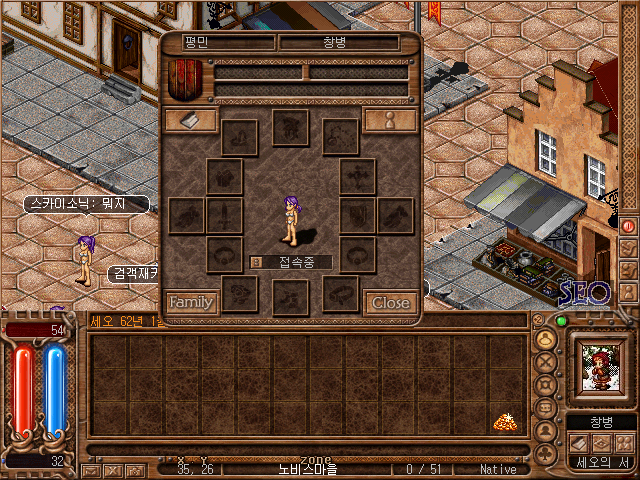Screen dimensions: 640x480
Task: Select the gold coin pile in inventory
Action: pyautogui.click(x=504, y=422)
